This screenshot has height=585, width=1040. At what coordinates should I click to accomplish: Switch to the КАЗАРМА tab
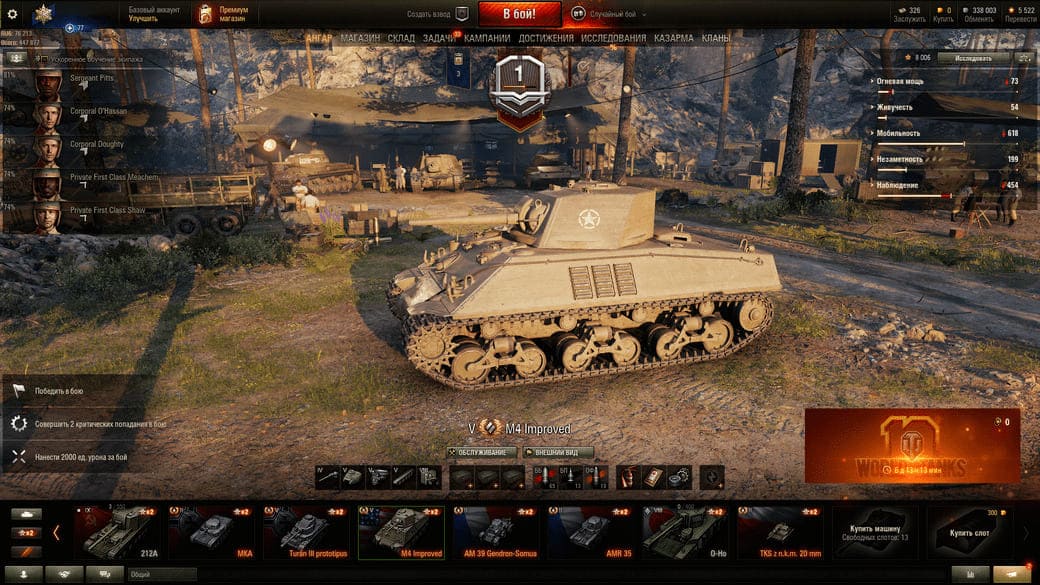673,38
